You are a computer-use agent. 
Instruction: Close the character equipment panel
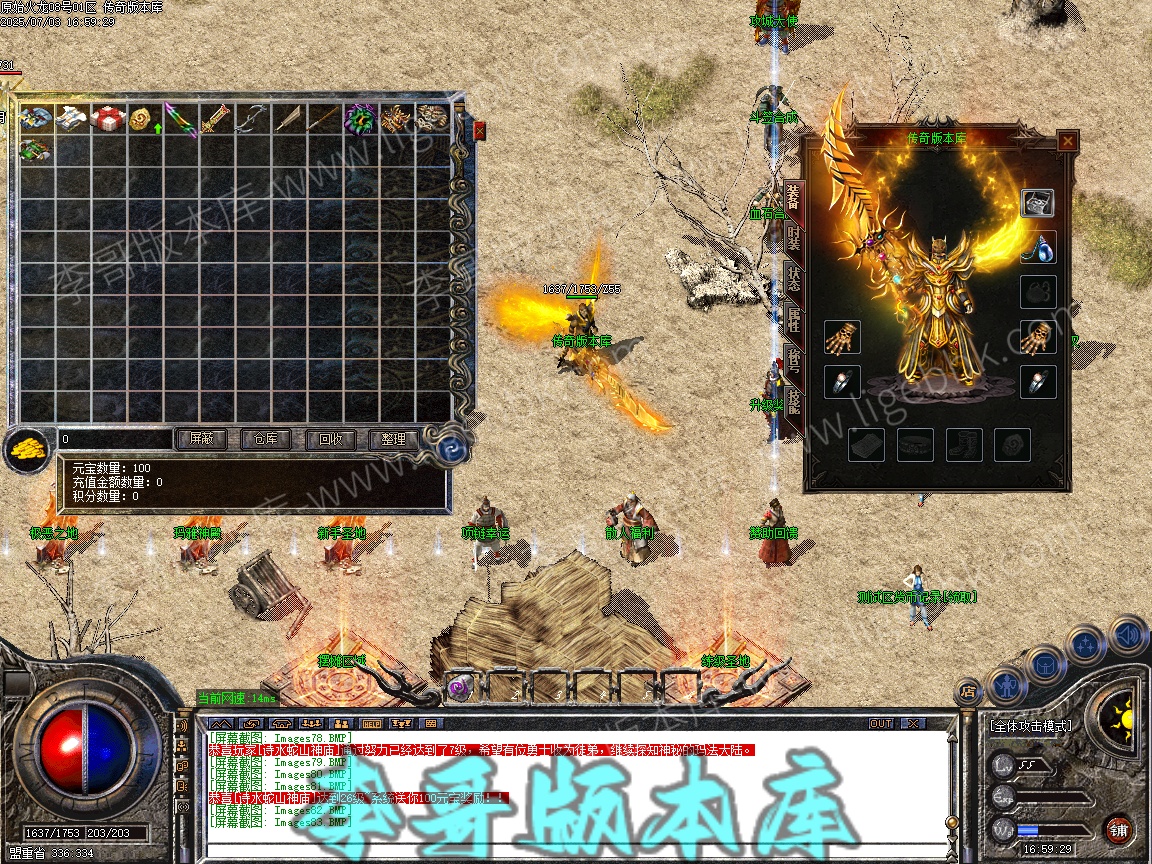[1068, 141]
